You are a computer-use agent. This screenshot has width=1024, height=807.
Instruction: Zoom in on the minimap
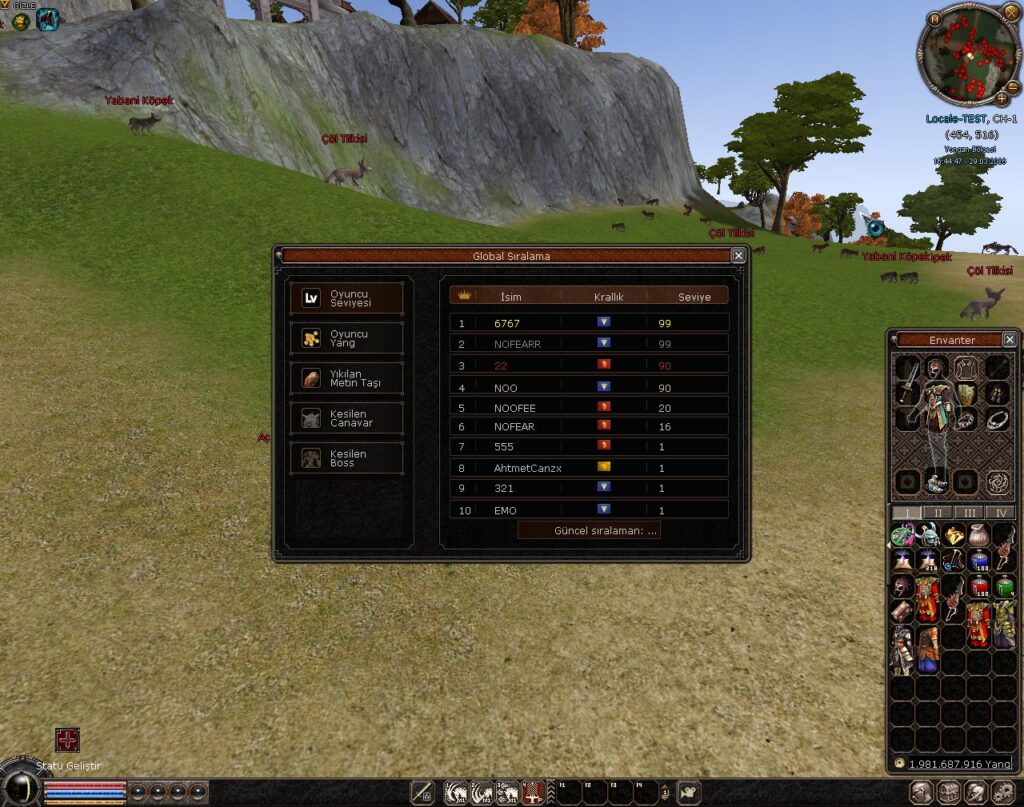point(1001,98)
